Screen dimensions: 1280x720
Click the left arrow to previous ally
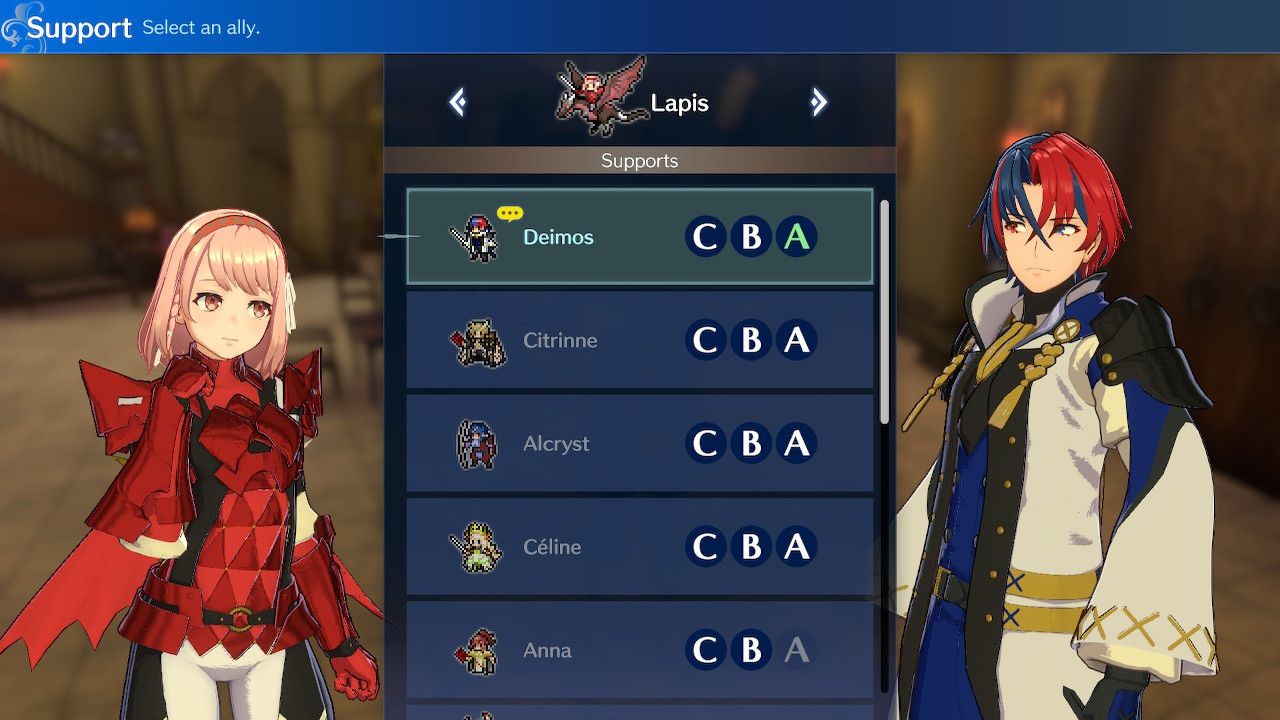[x=458, y=103]
